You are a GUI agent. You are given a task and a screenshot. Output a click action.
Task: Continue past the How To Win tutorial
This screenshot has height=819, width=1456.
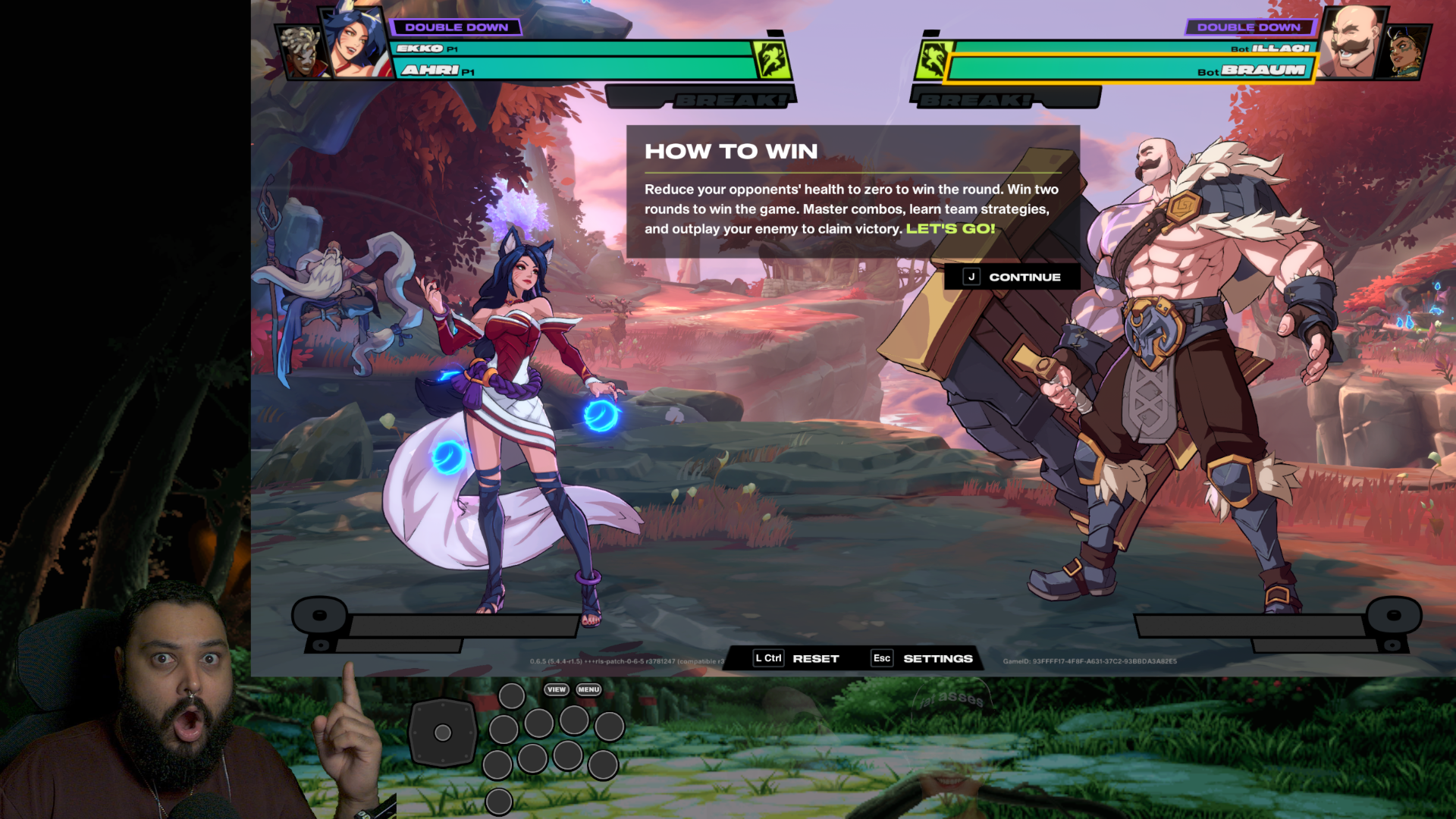pyautogui.click(x=1012, y=278)
